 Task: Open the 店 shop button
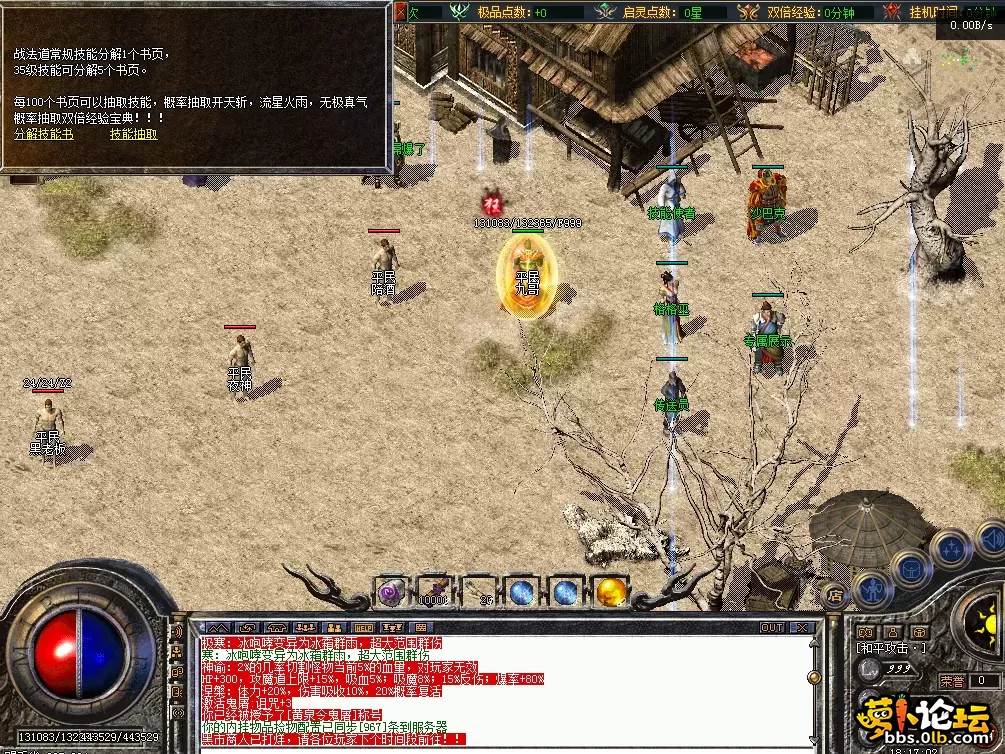pyautogui.click(x=836, y=597)
